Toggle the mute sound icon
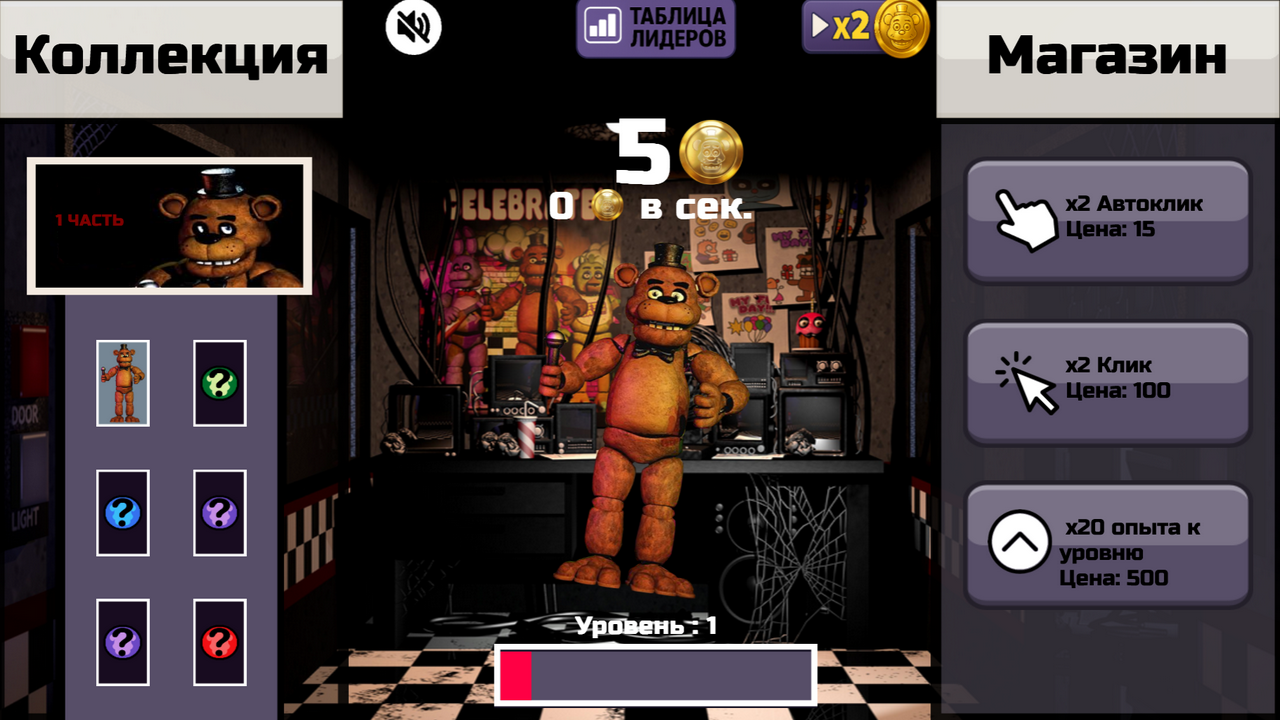Viewport: 1280px width, 720px height. 414,27
